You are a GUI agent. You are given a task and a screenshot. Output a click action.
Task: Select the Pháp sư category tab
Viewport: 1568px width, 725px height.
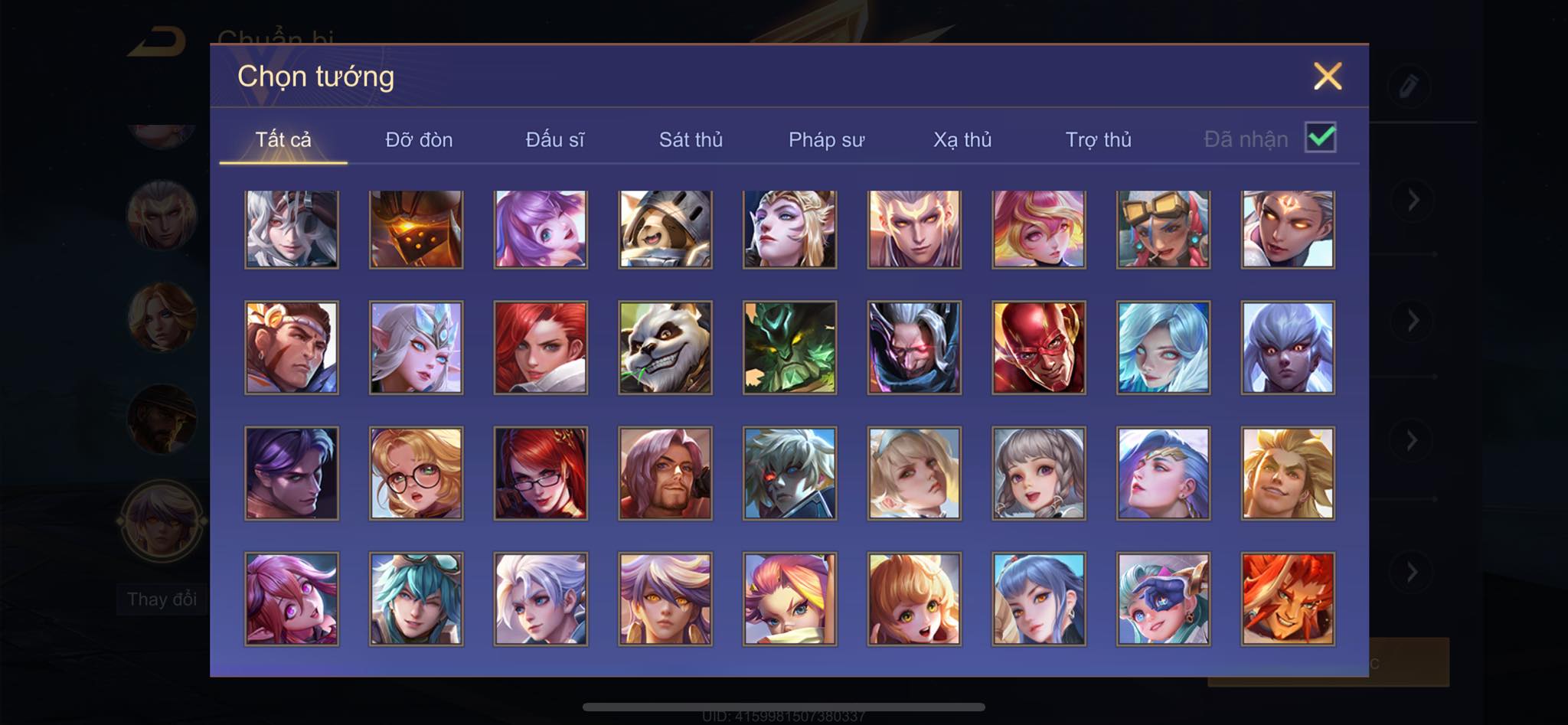826,139
